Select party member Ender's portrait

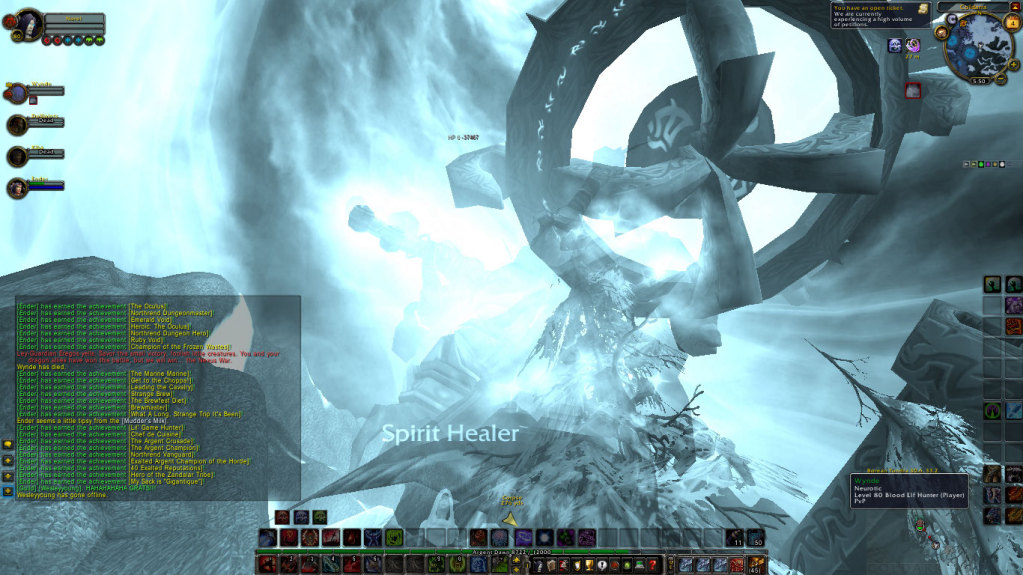pyautogui.click(x=17, y=187)
